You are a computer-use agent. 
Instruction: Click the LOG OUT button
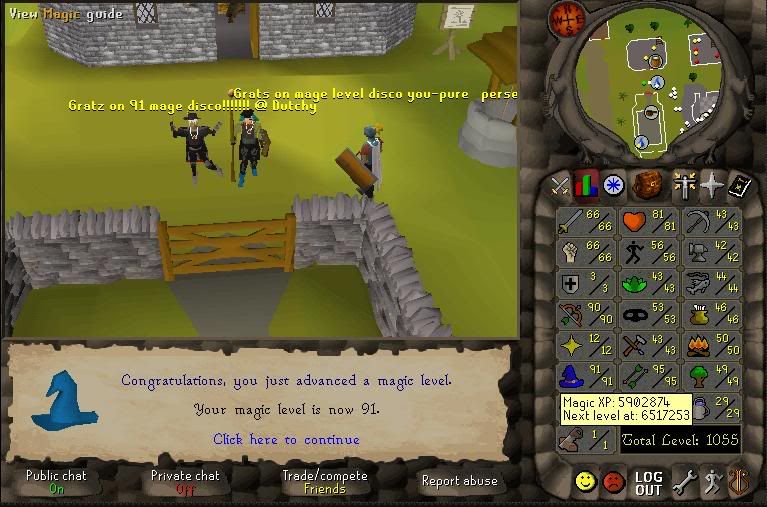(x=649, y=484)
